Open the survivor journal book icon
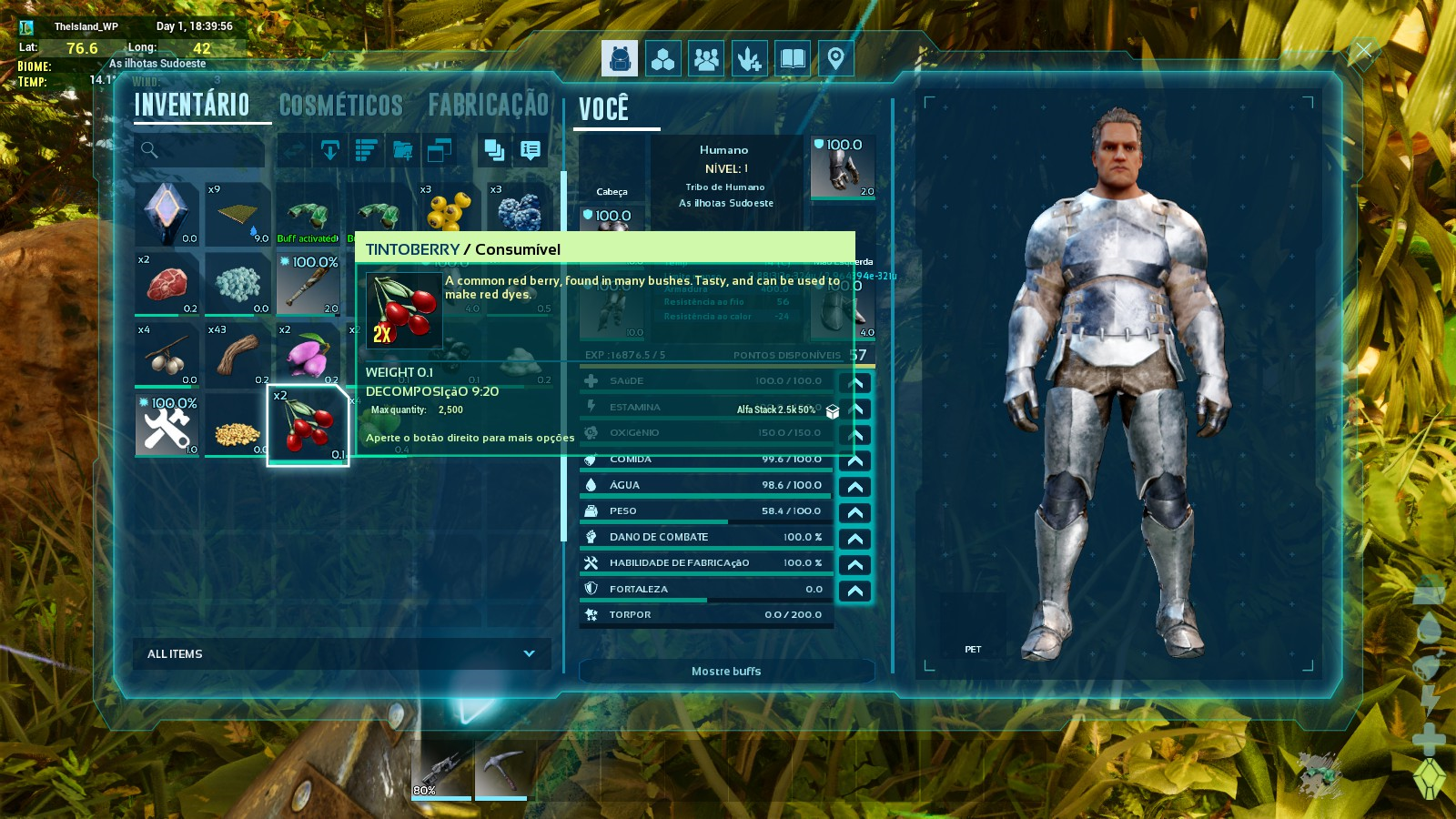Viewport: 1456px width, 819px height. [793, 59]
